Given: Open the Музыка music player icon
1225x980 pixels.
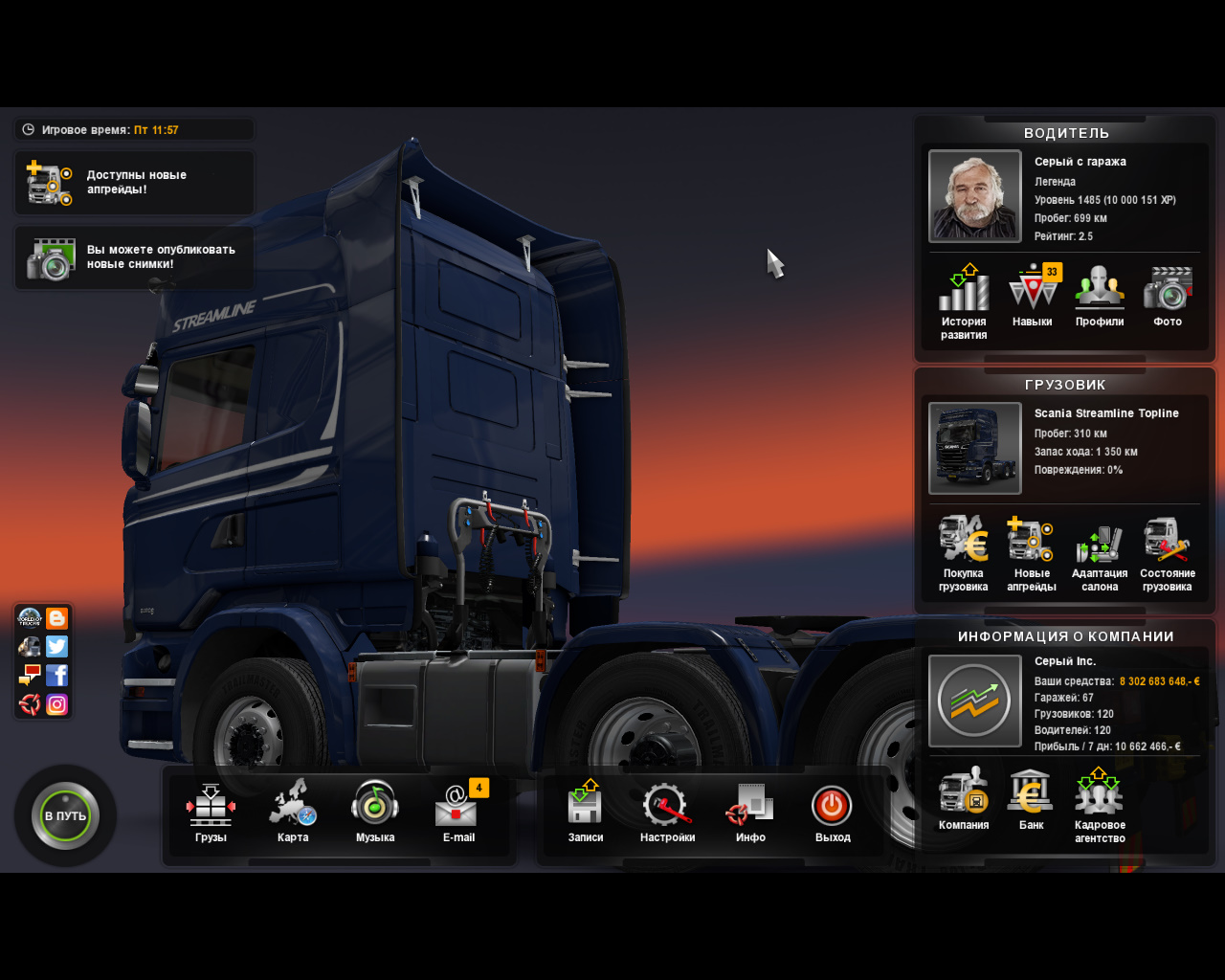Looking at the screenshot, I should click(375, 807).
